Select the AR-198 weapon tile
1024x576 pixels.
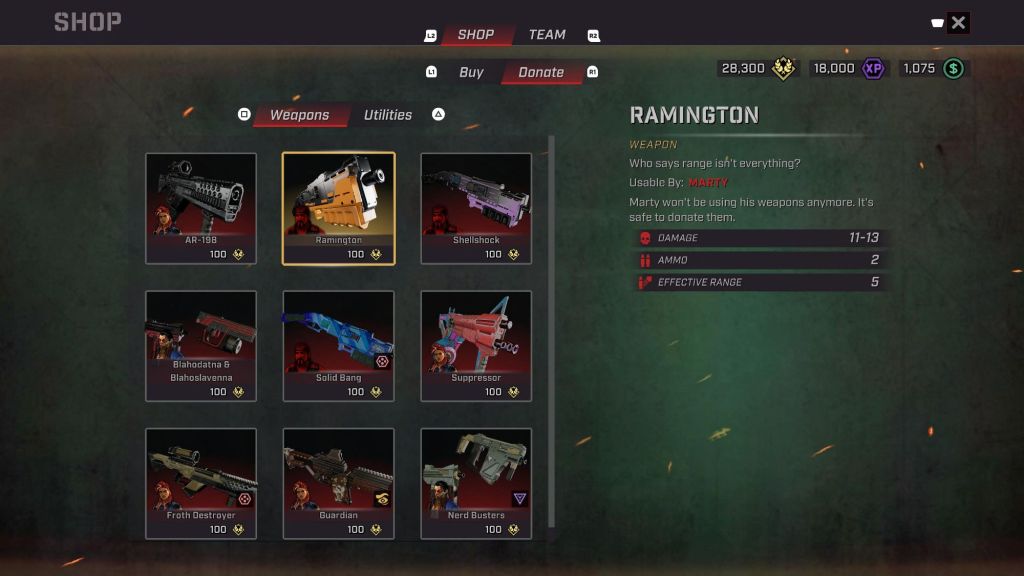pyautogui.click(x=201, y=208)
